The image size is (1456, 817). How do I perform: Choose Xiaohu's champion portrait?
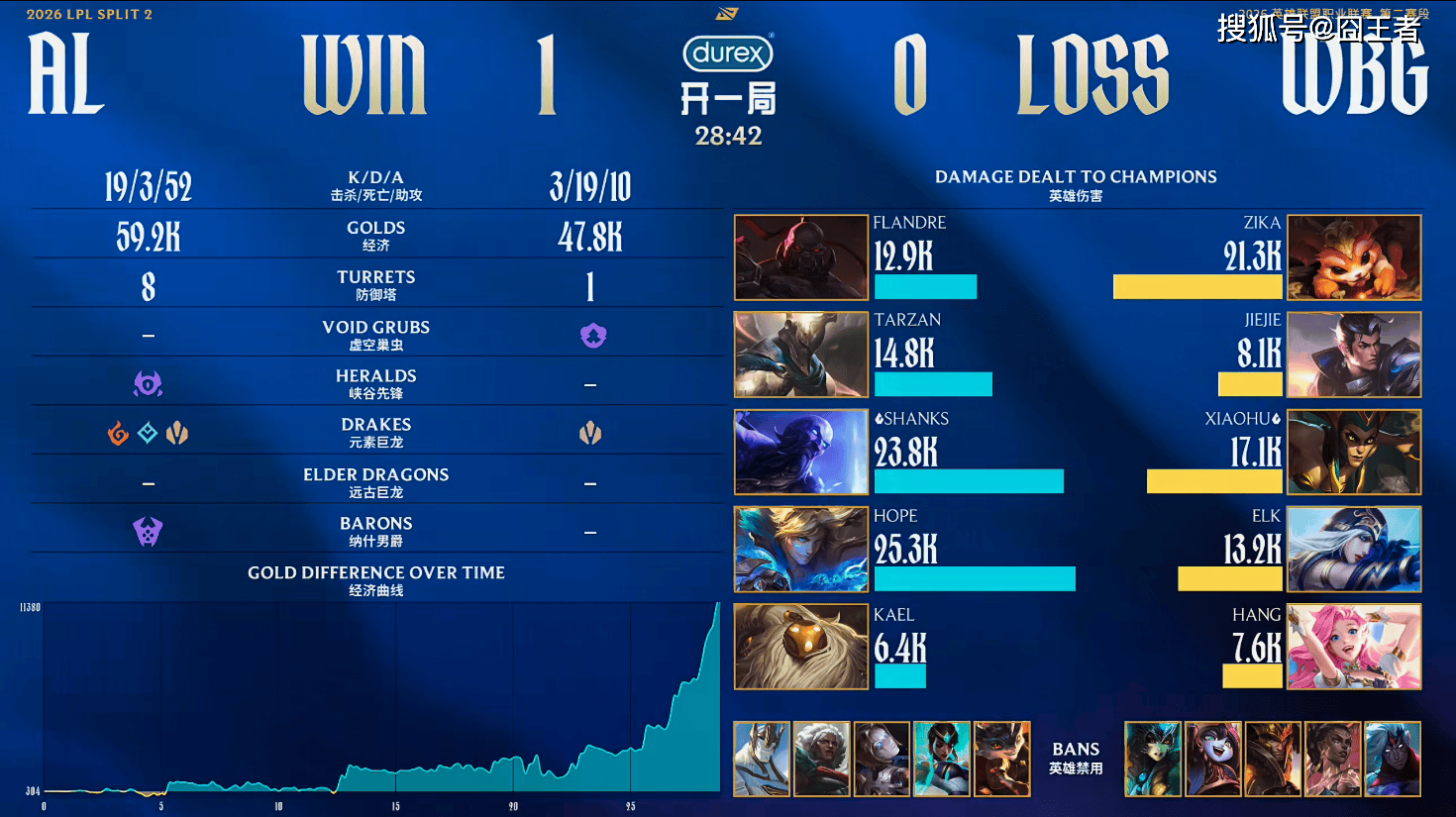pyautogui.click(x=1354, y=452)
